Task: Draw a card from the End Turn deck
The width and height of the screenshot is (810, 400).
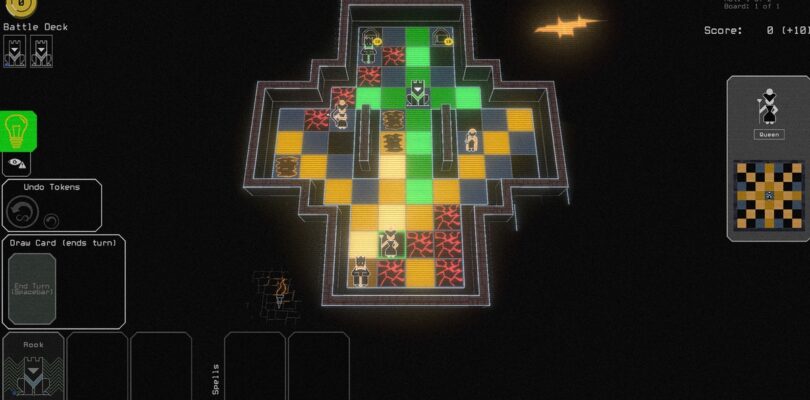Action: coord(33,287)
